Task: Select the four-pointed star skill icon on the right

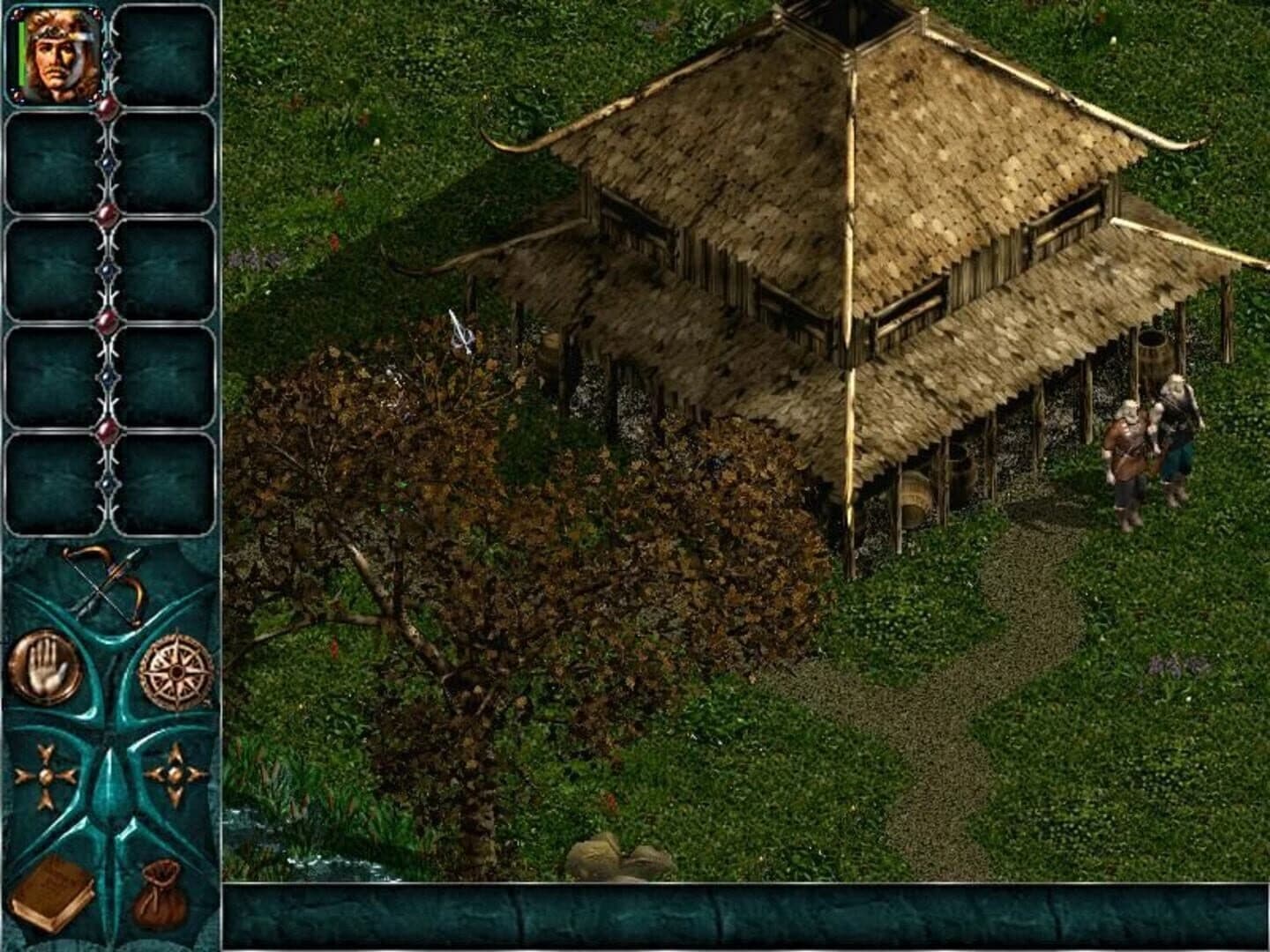Action: pos(176,774)
